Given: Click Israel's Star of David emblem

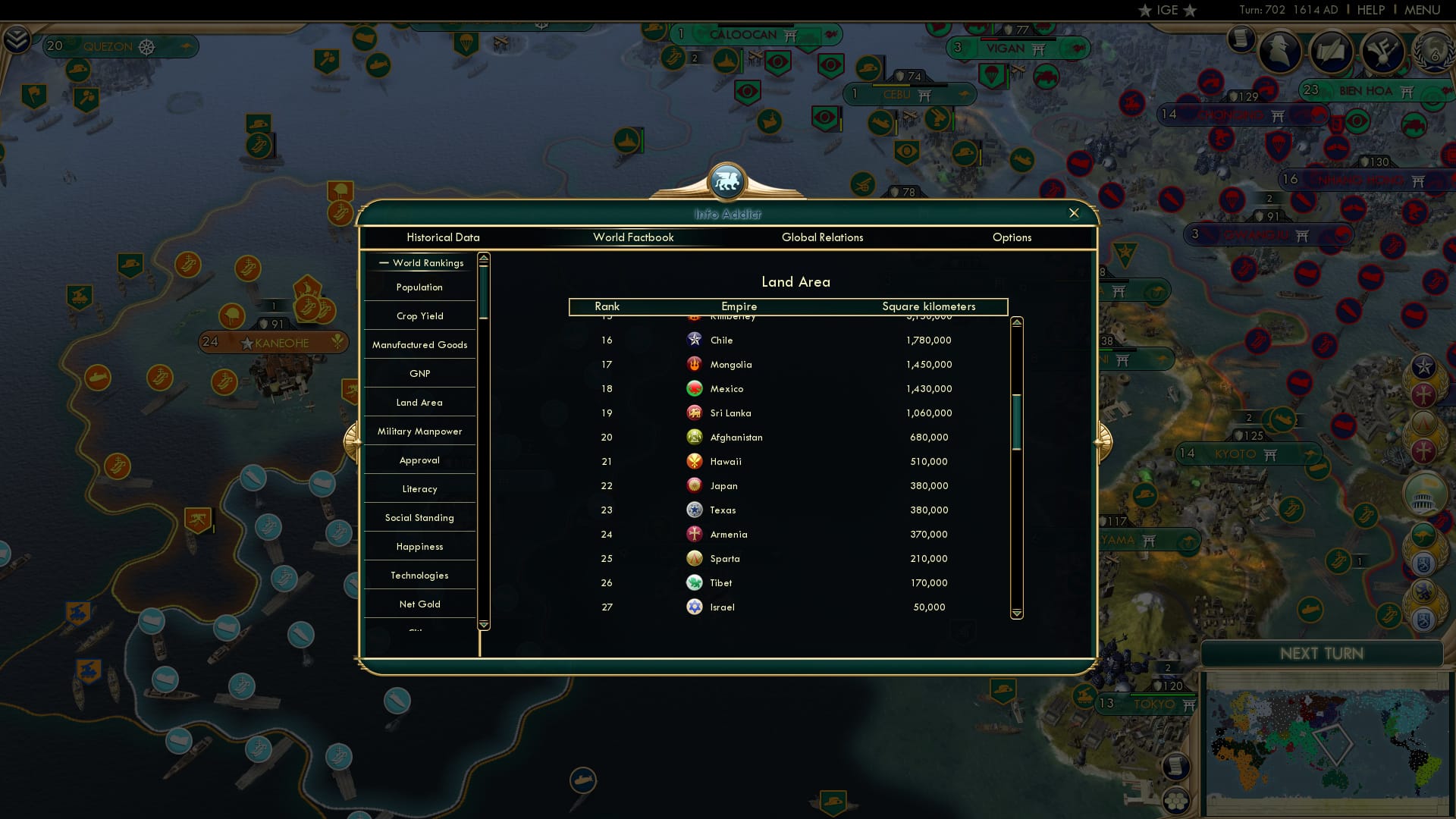Looking at the screenshot, I should (x=695, y=607).
